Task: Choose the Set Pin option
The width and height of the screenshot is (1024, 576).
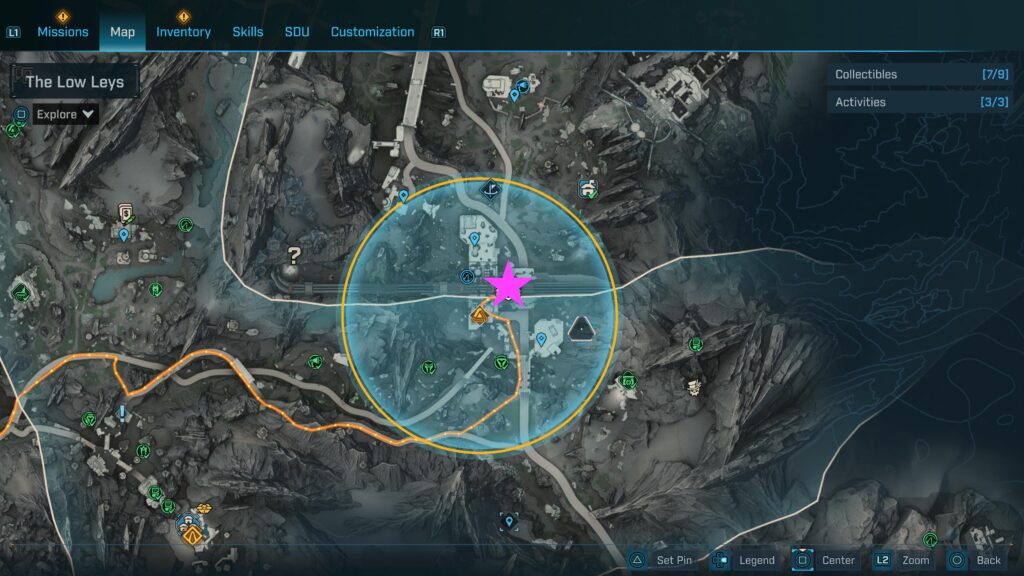Action: pyautogui.click(x=661, y=560)
